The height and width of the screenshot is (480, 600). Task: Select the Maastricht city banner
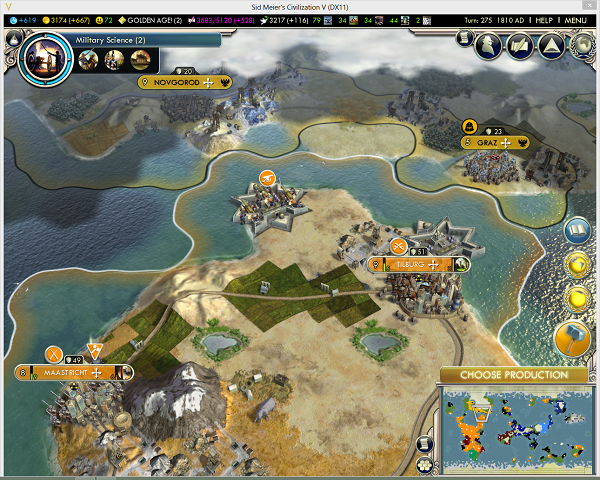pos(68,372)
